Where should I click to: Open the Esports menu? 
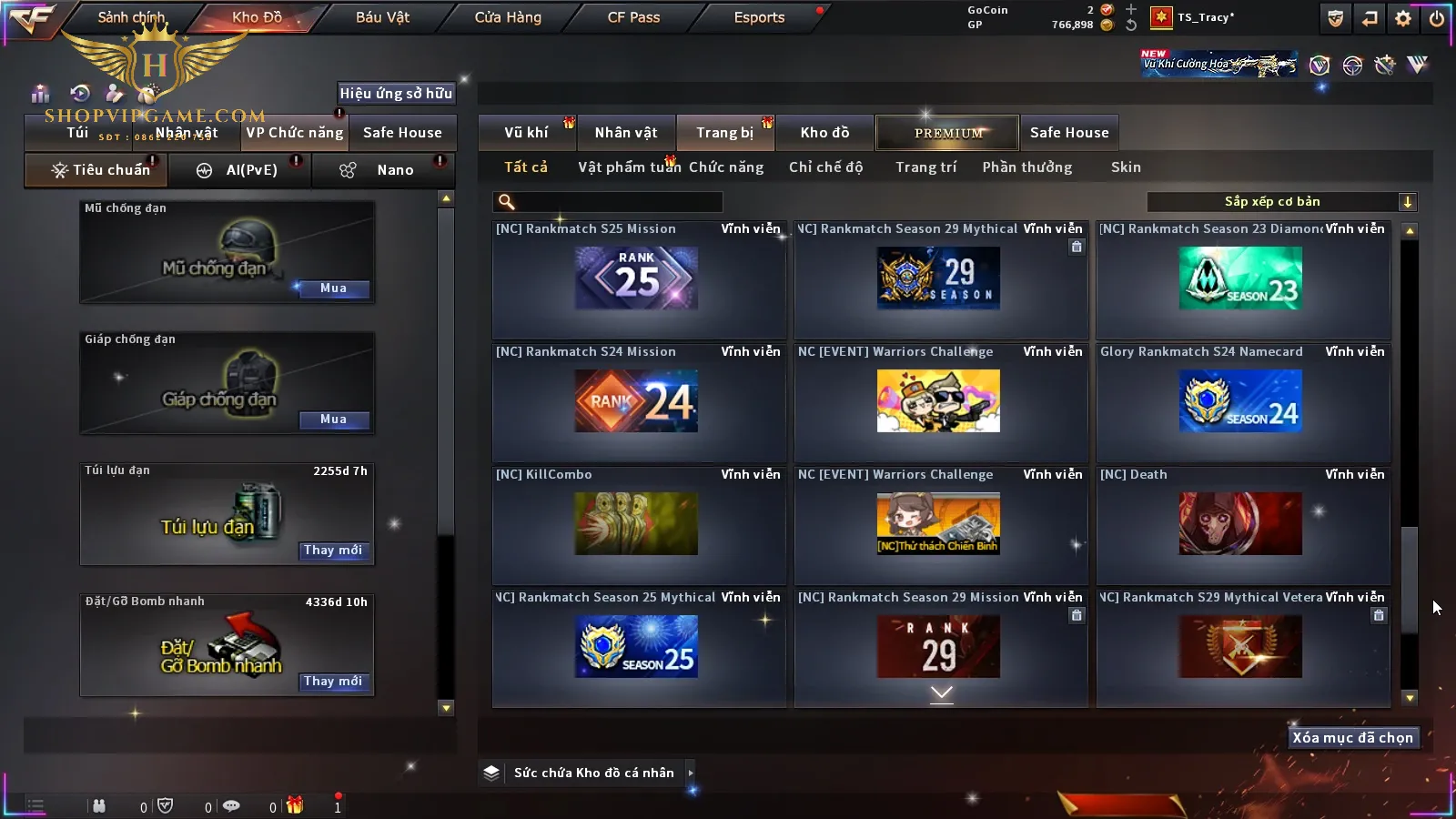[x=759, y=17]
